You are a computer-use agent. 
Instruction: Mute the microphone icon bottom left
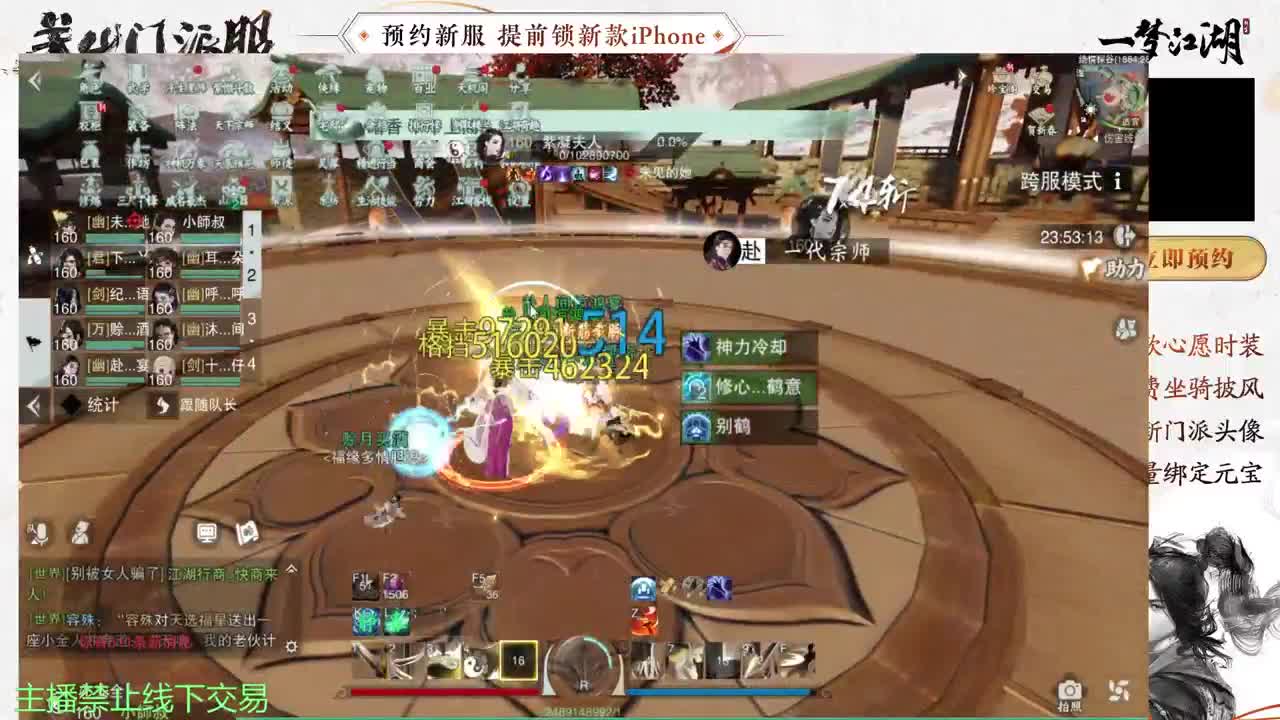pos(41,532)
